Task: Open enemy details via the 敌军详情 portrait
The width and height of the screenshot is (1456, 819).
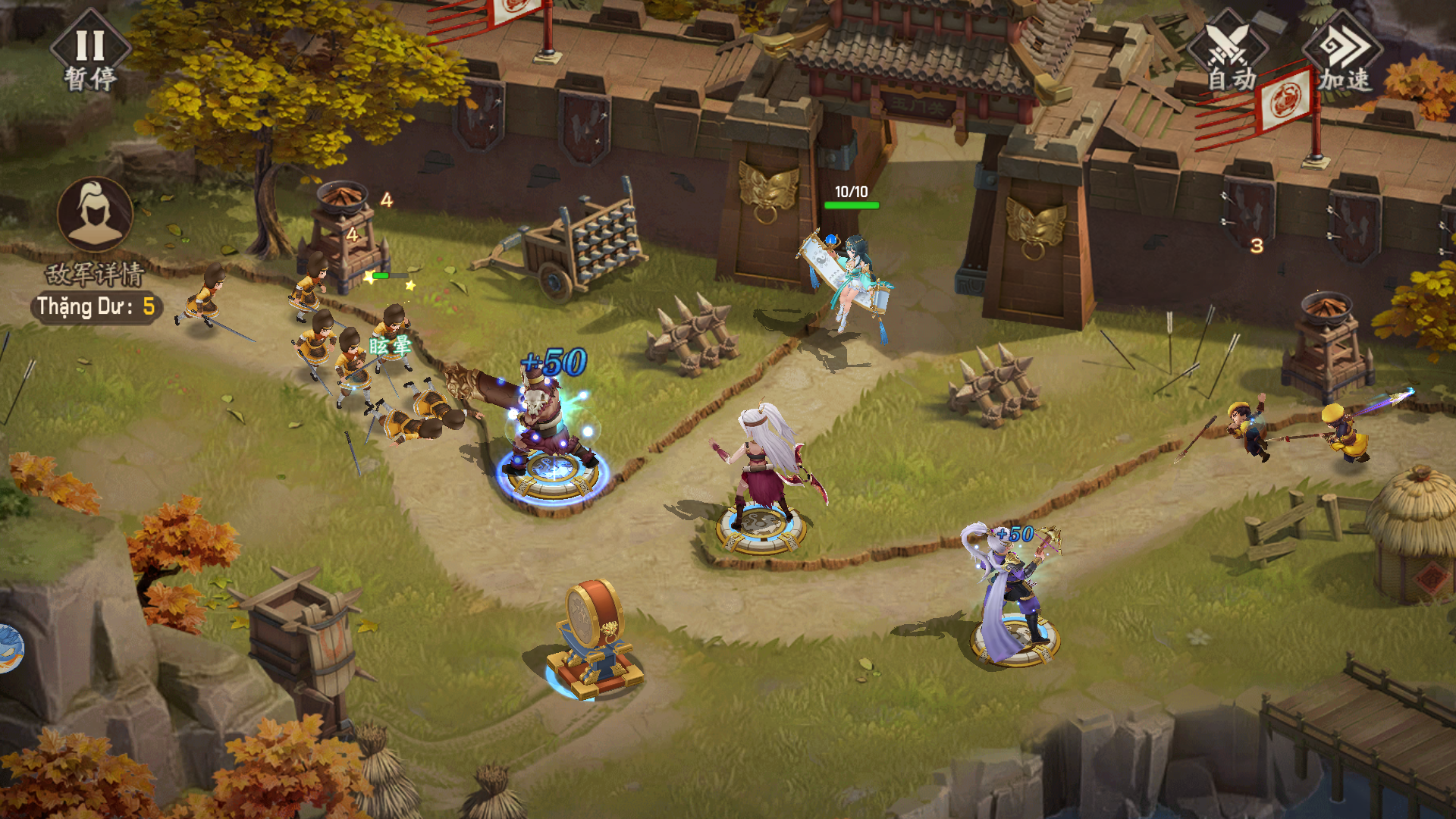Action: tap(95, 216)
